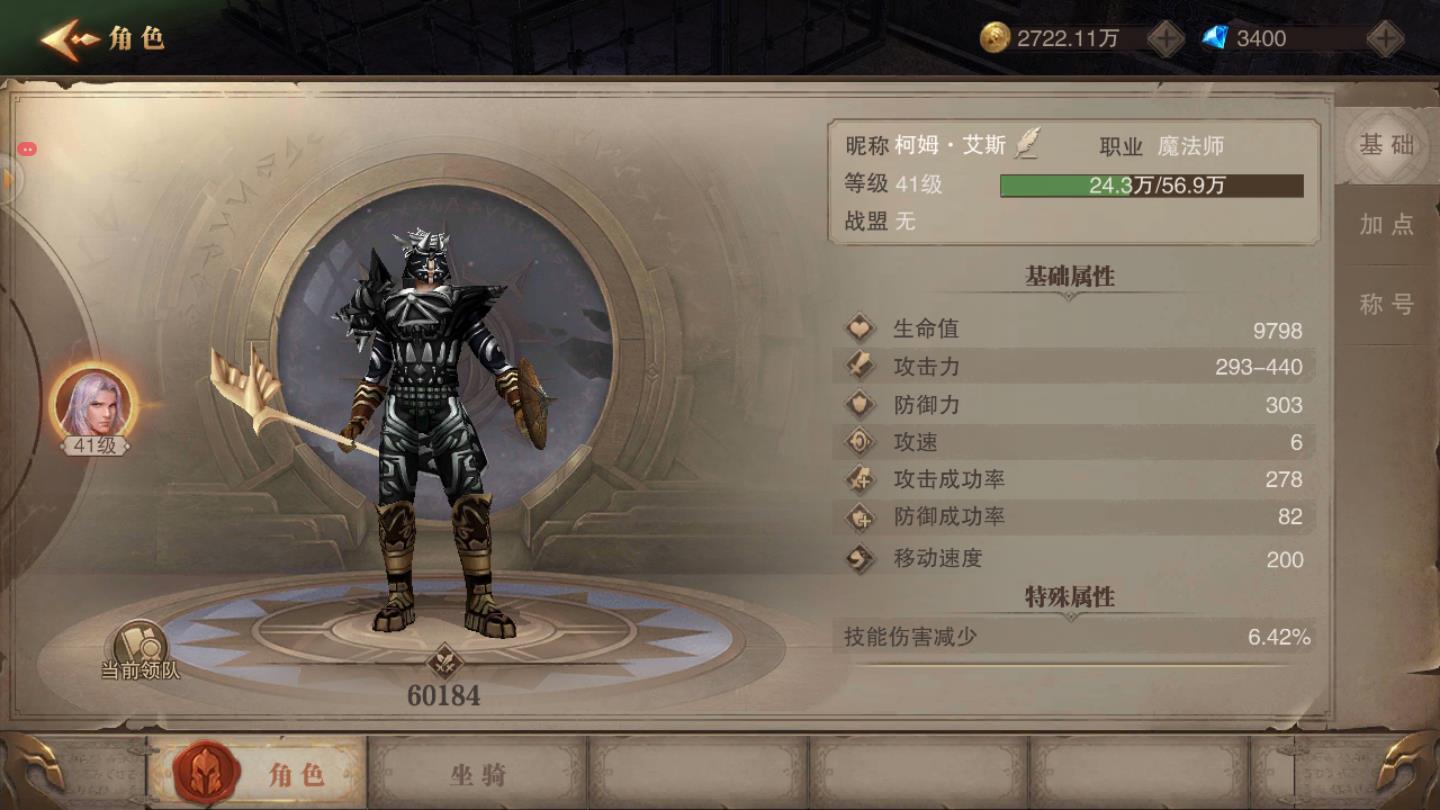Select the level 41 character portrait
Viewport: 1440px width, 810px height.
(x=93, y=404)
